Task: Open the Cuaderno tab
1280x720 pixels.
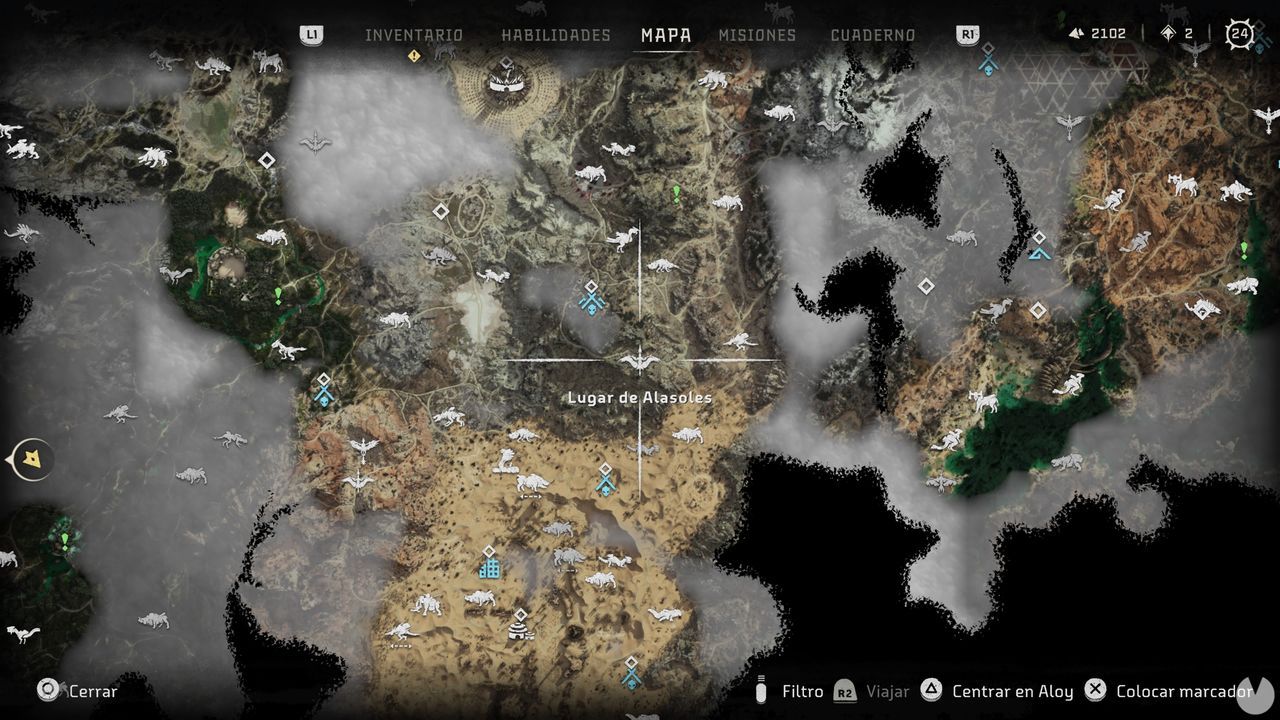Action: click(872, 35)
